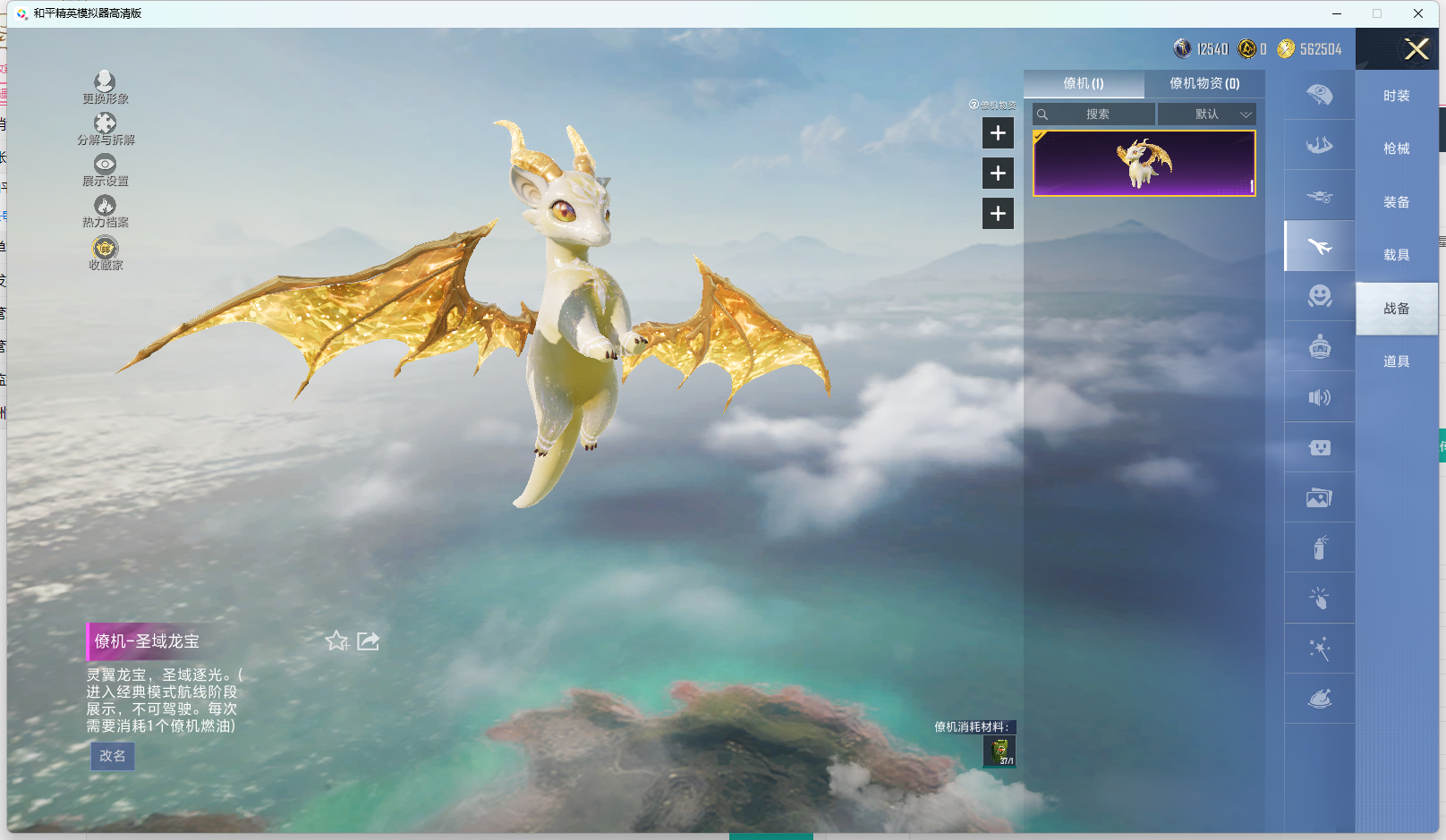Share the dragon wingman via share icon
Viewport: 1446px width, 840px height.
tap(368, 641)
